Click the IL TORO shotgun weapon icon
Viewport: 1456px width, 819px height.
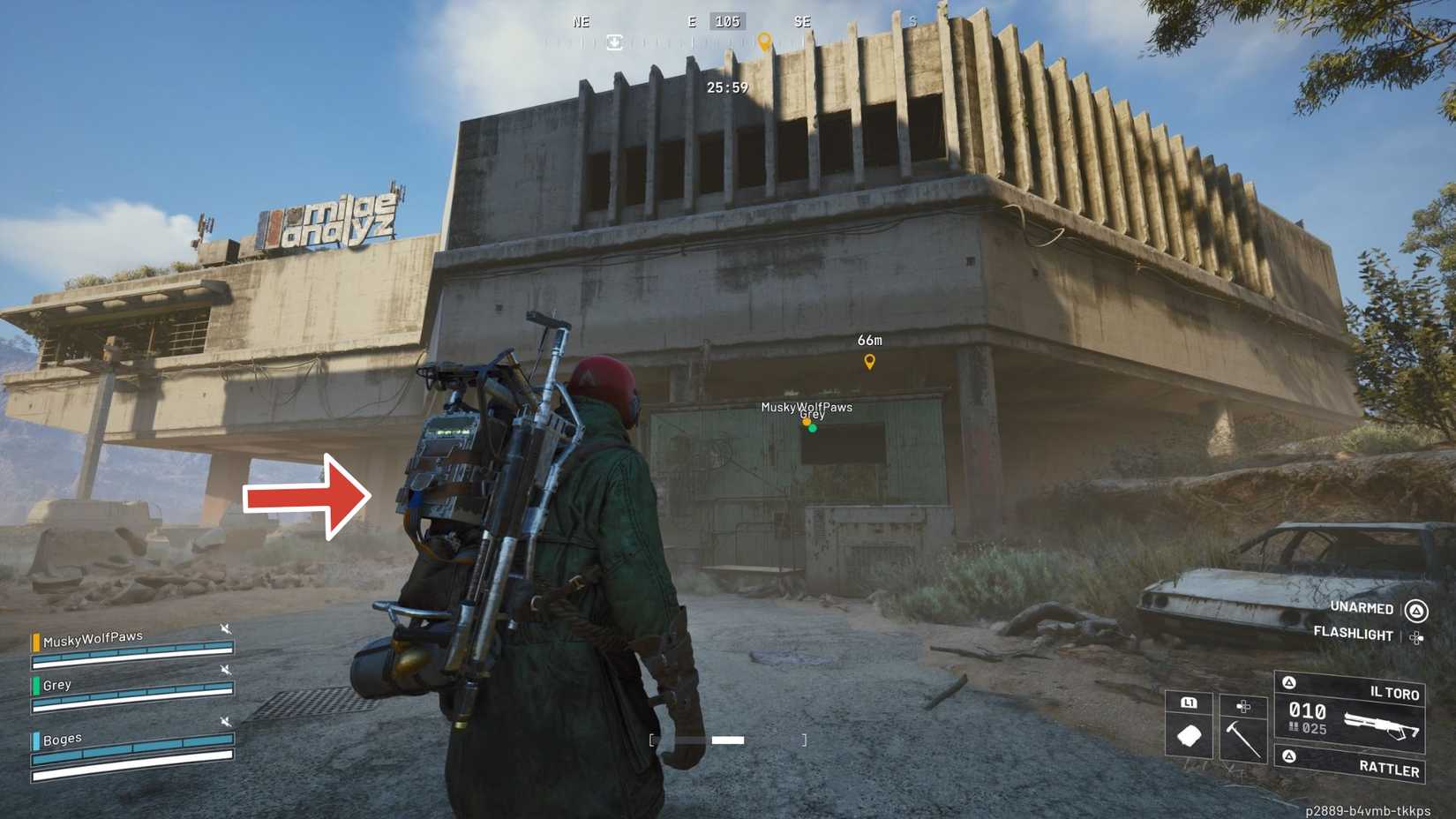(x=1380, y=724)
